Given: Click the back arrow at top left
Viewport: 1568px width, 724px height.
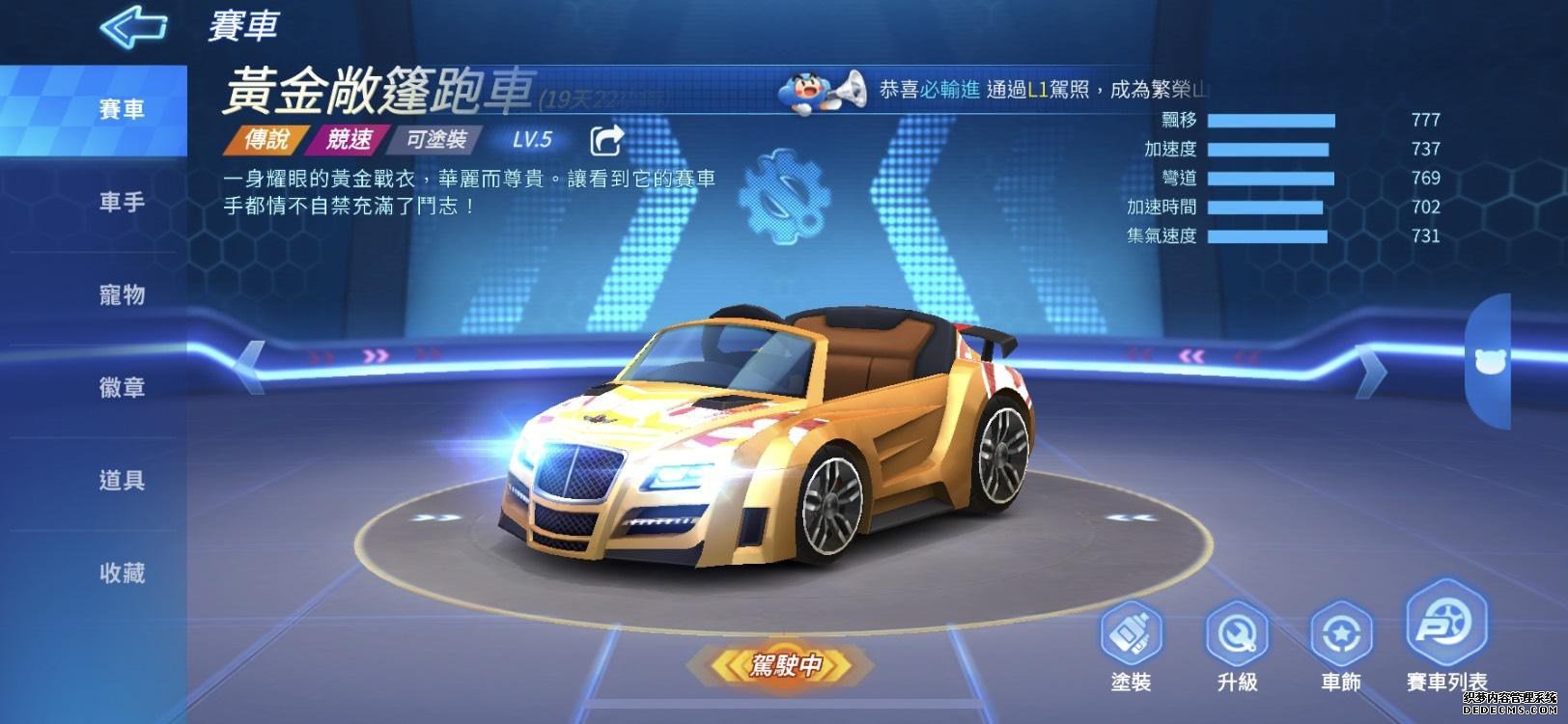Looking at the screenshot, I should (132, 29).
